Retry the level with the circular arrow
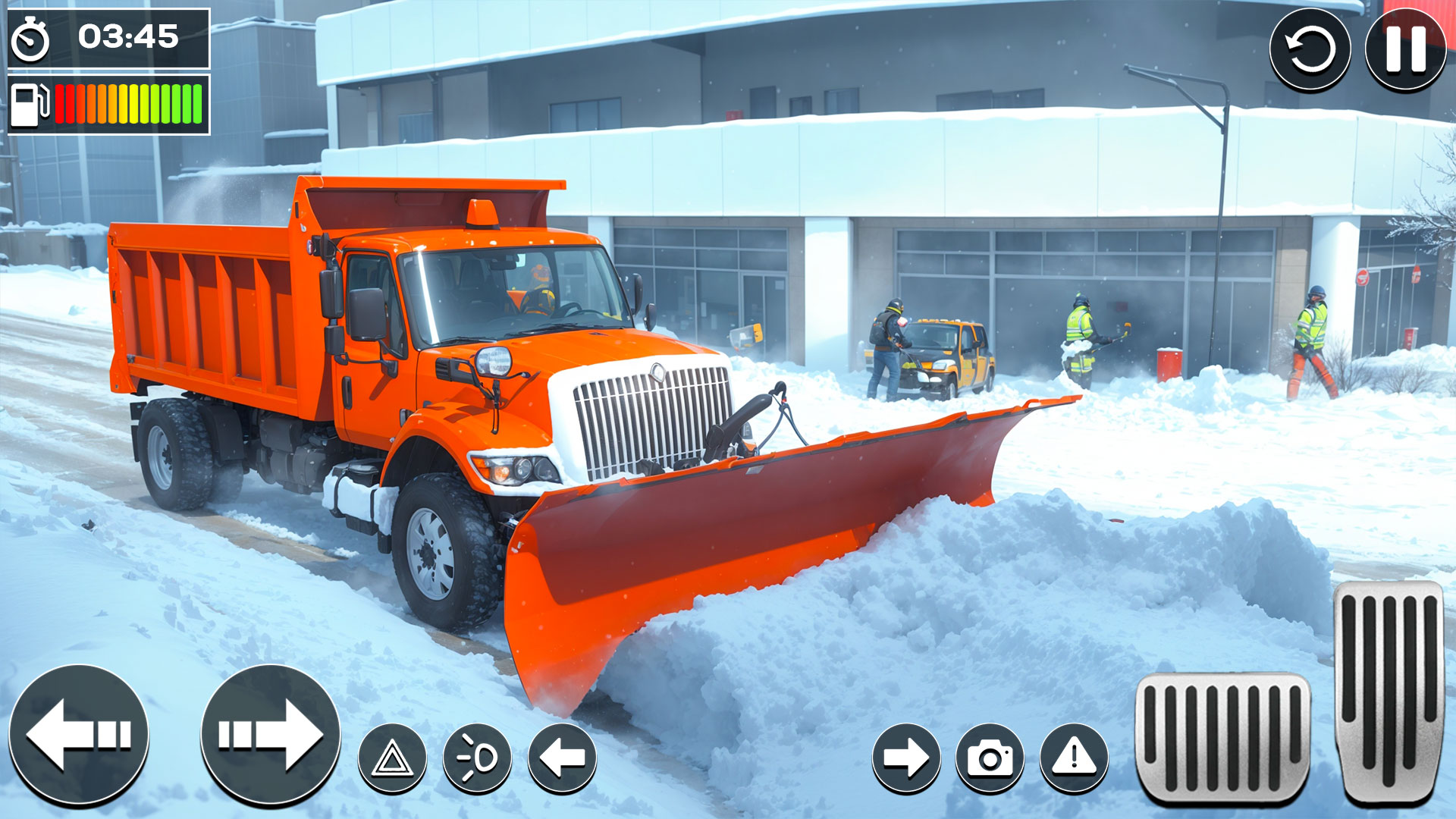 (x=1312, y=47)
